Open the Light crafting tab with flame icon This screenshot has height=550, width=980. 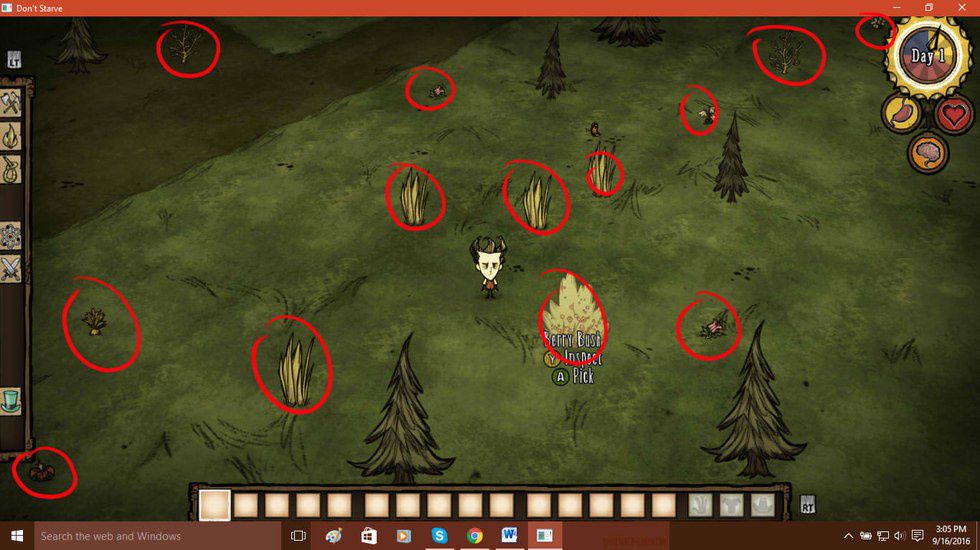click(11, 134)
